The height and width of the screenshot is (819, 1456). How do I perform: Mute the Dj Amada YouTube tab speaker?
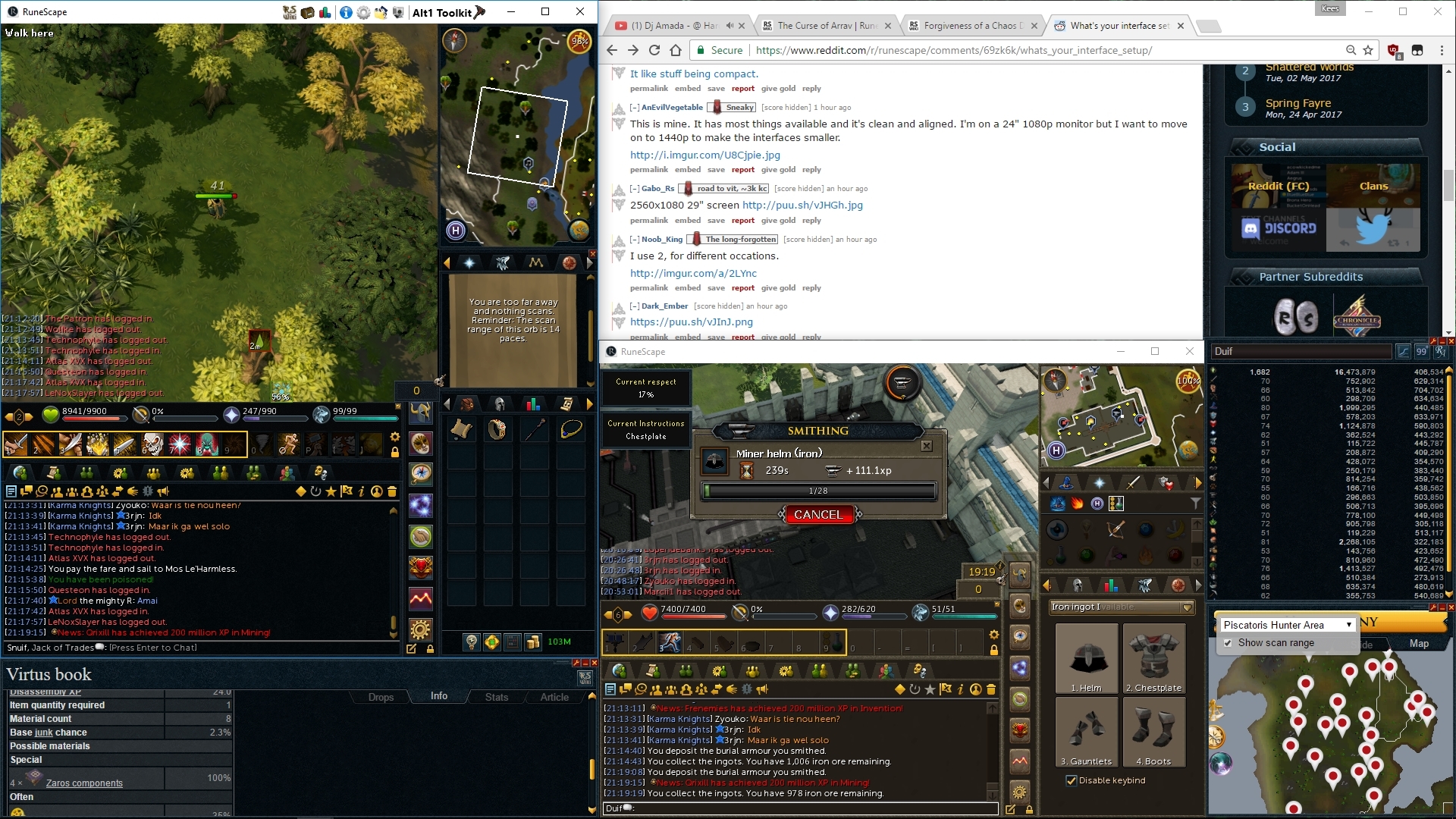tap(730, 25)
